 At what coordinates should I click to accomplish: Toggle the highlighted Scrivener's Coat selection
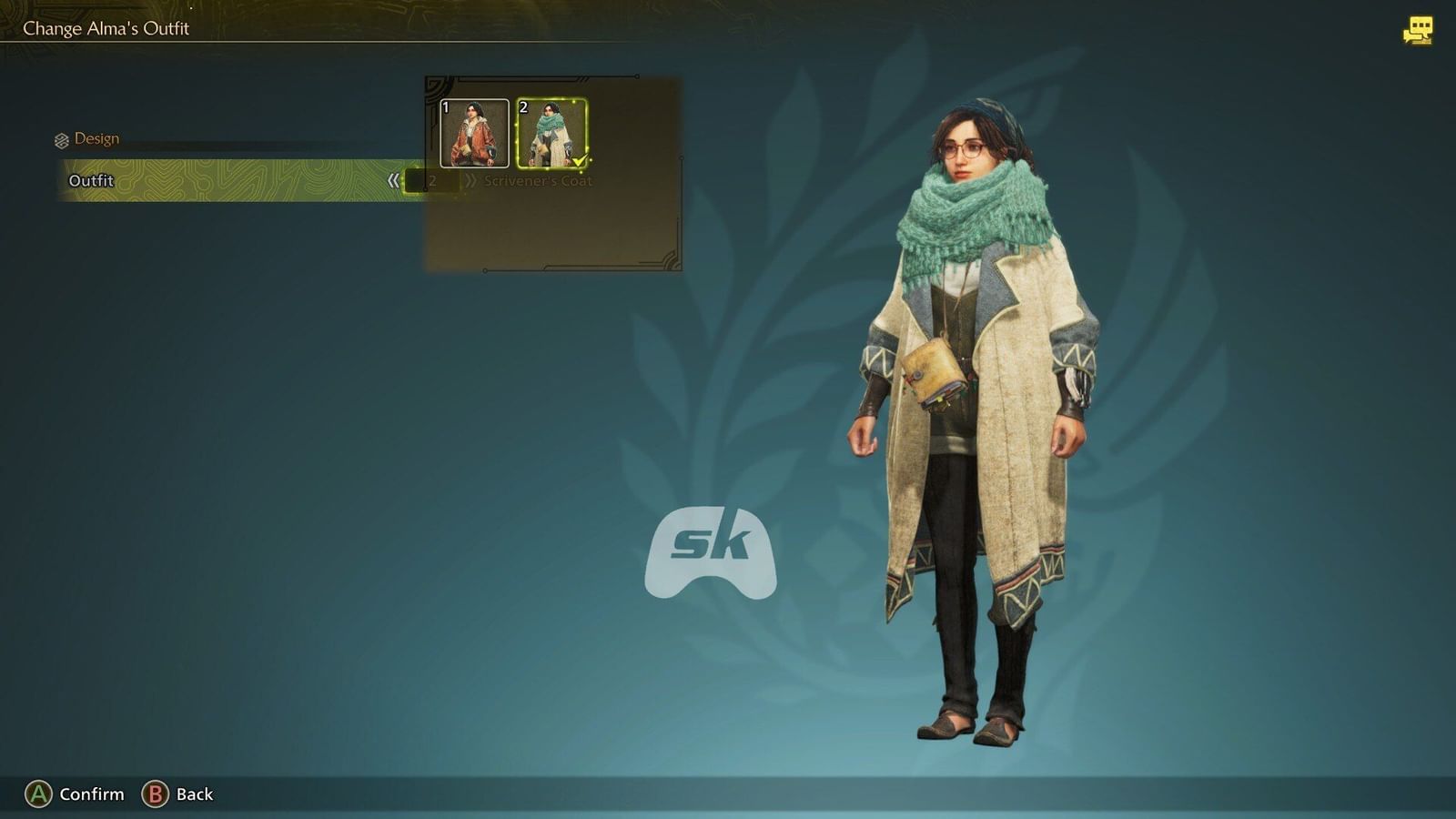pos(551,133)
